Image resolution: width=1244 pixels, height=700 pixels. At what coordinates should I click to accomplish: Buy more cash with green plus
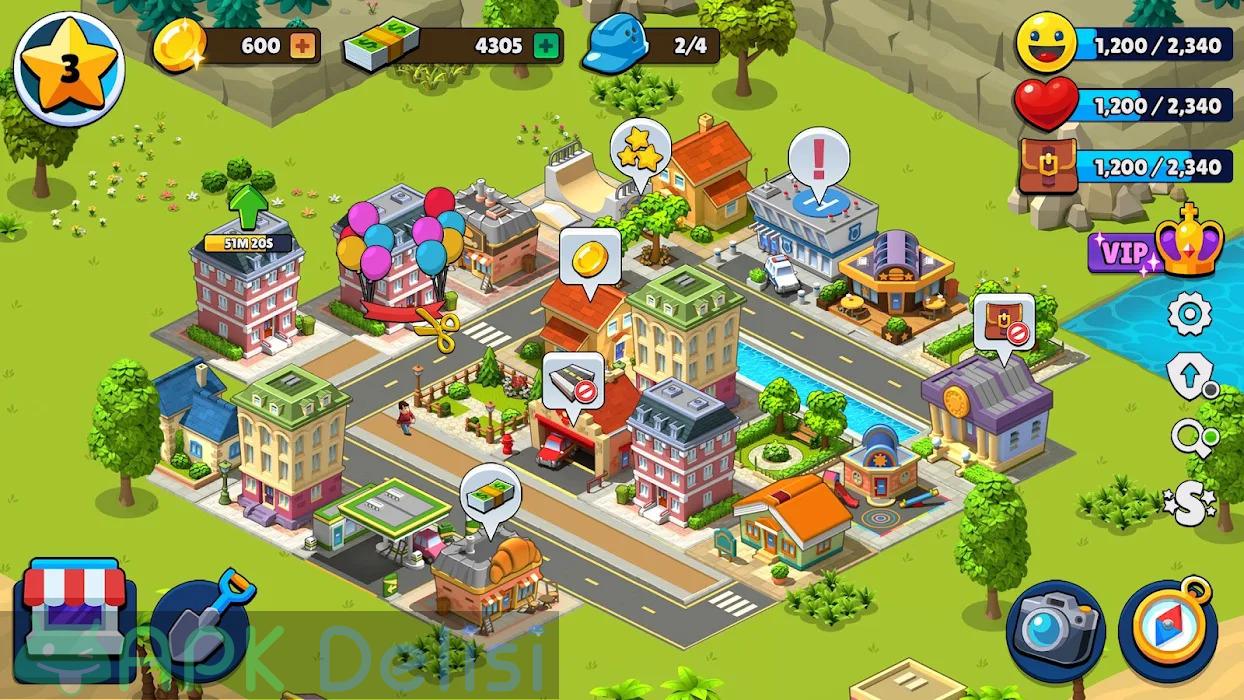coord(544,46)
